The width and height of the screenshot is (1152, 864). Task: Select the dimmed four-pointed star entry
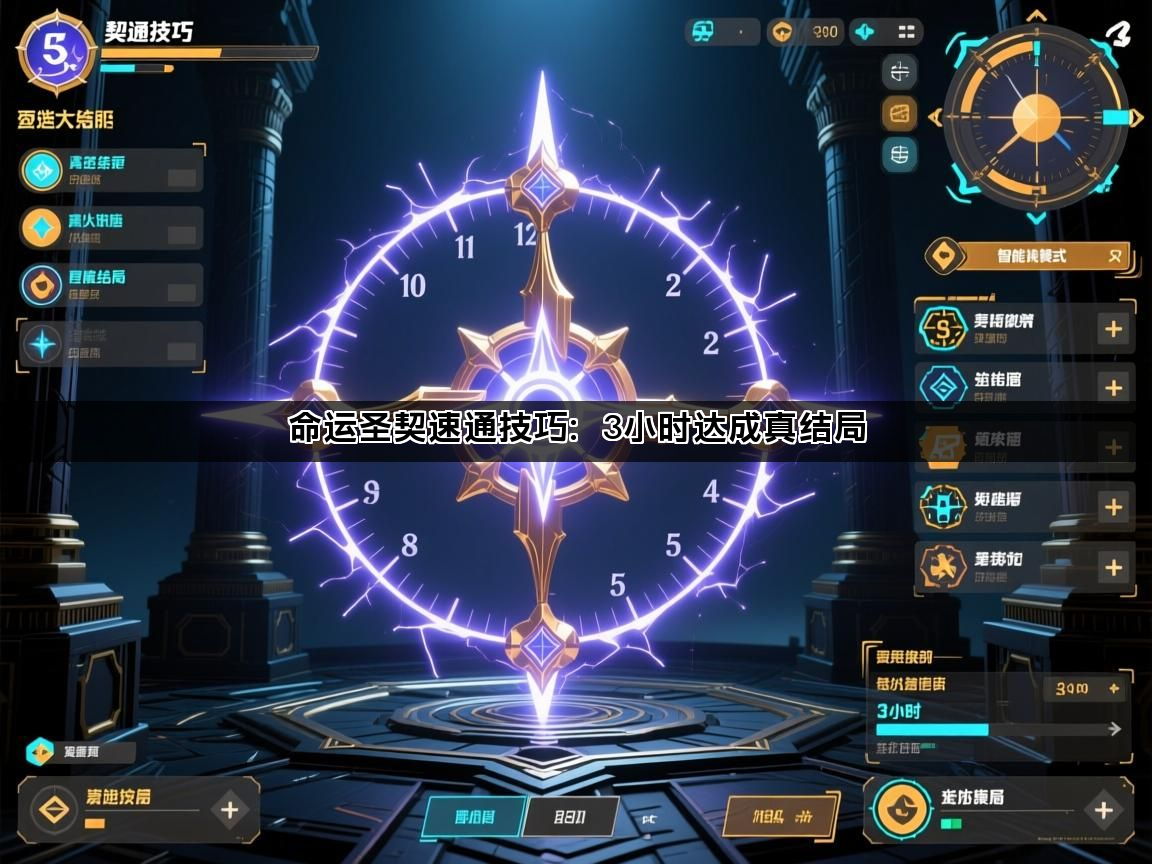111,344
